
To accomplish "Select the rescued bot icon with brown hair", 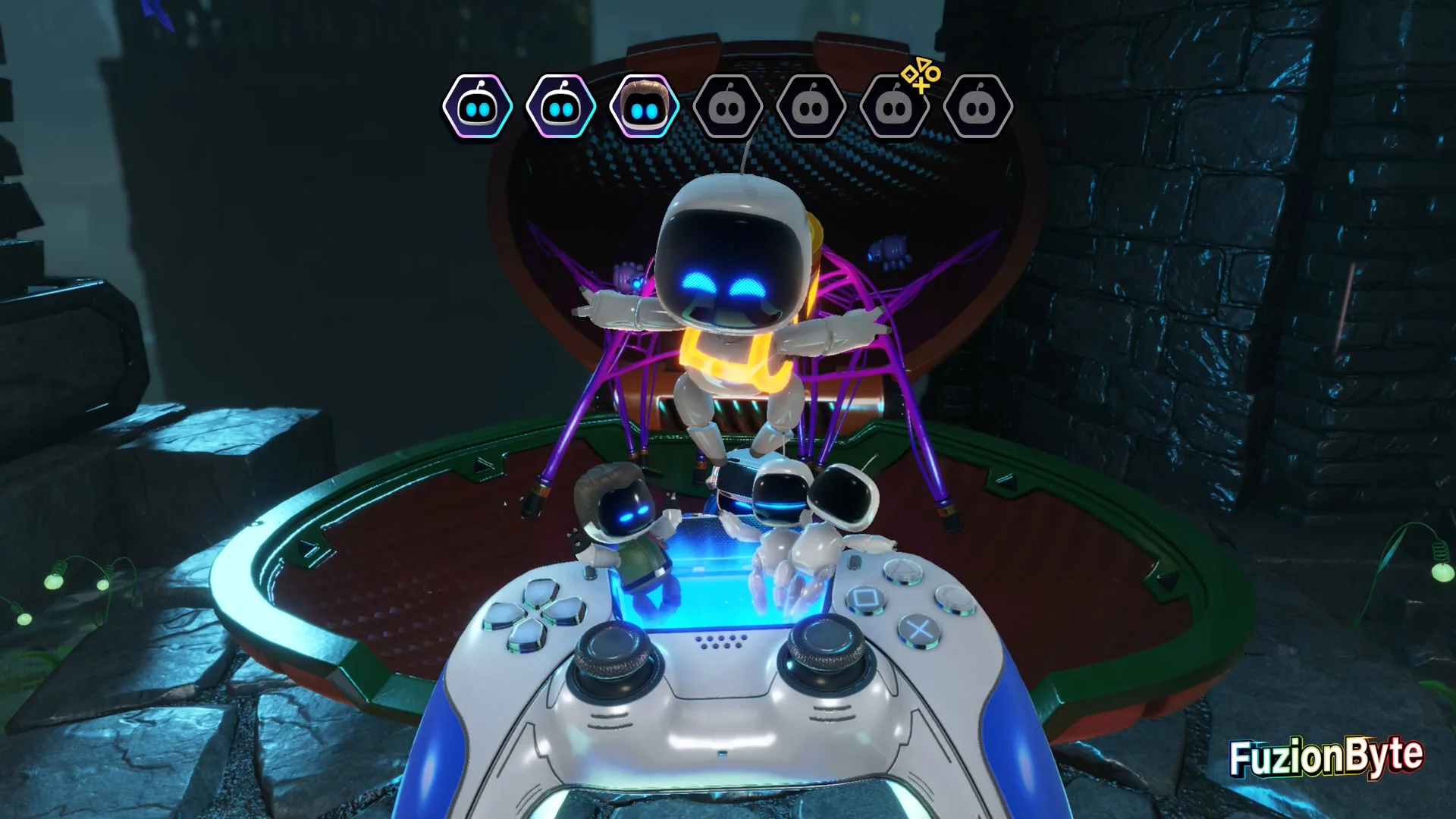I will [644, 107].
